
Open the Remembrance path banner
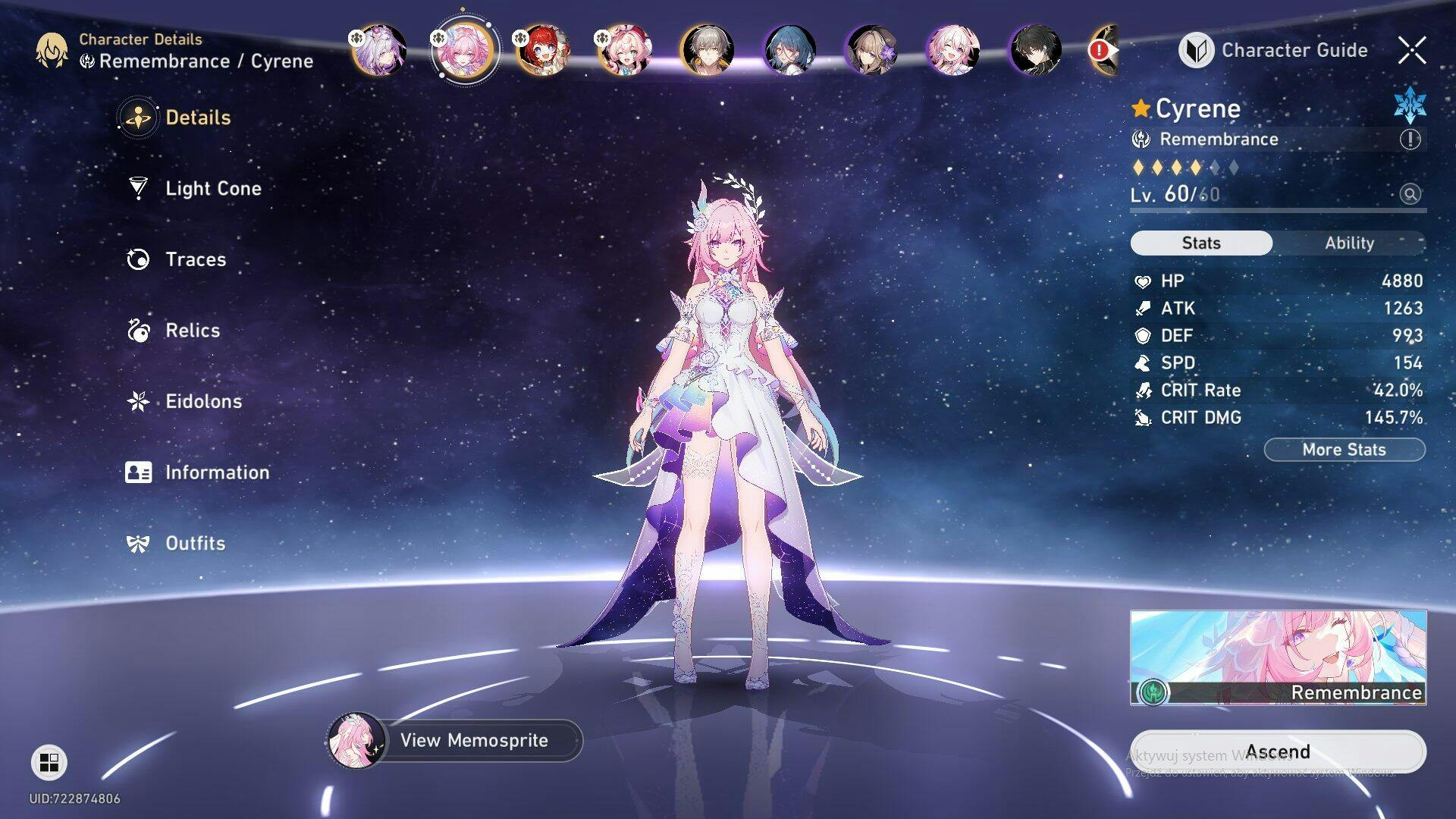1278,657
